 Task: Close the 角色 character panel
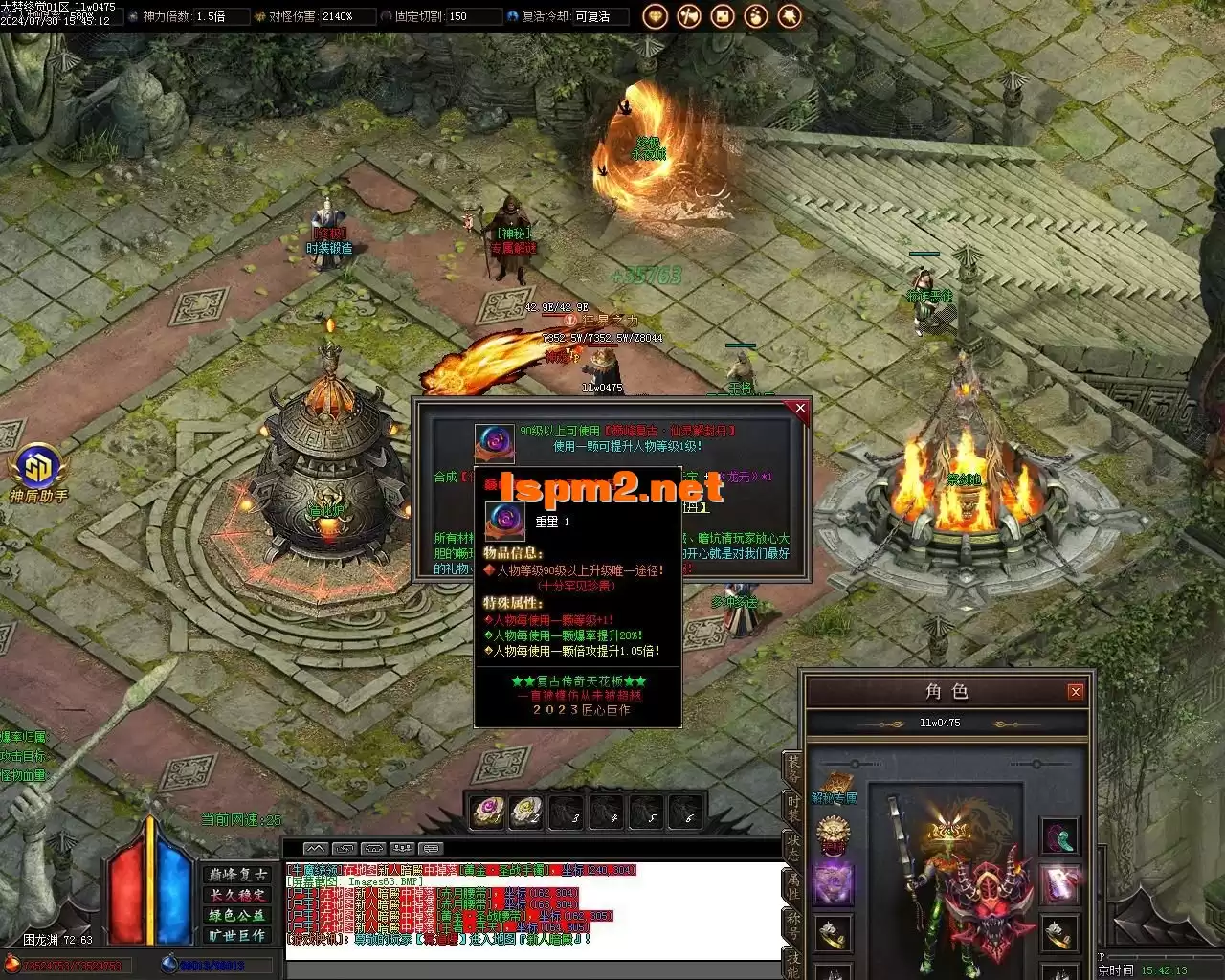1075,691
